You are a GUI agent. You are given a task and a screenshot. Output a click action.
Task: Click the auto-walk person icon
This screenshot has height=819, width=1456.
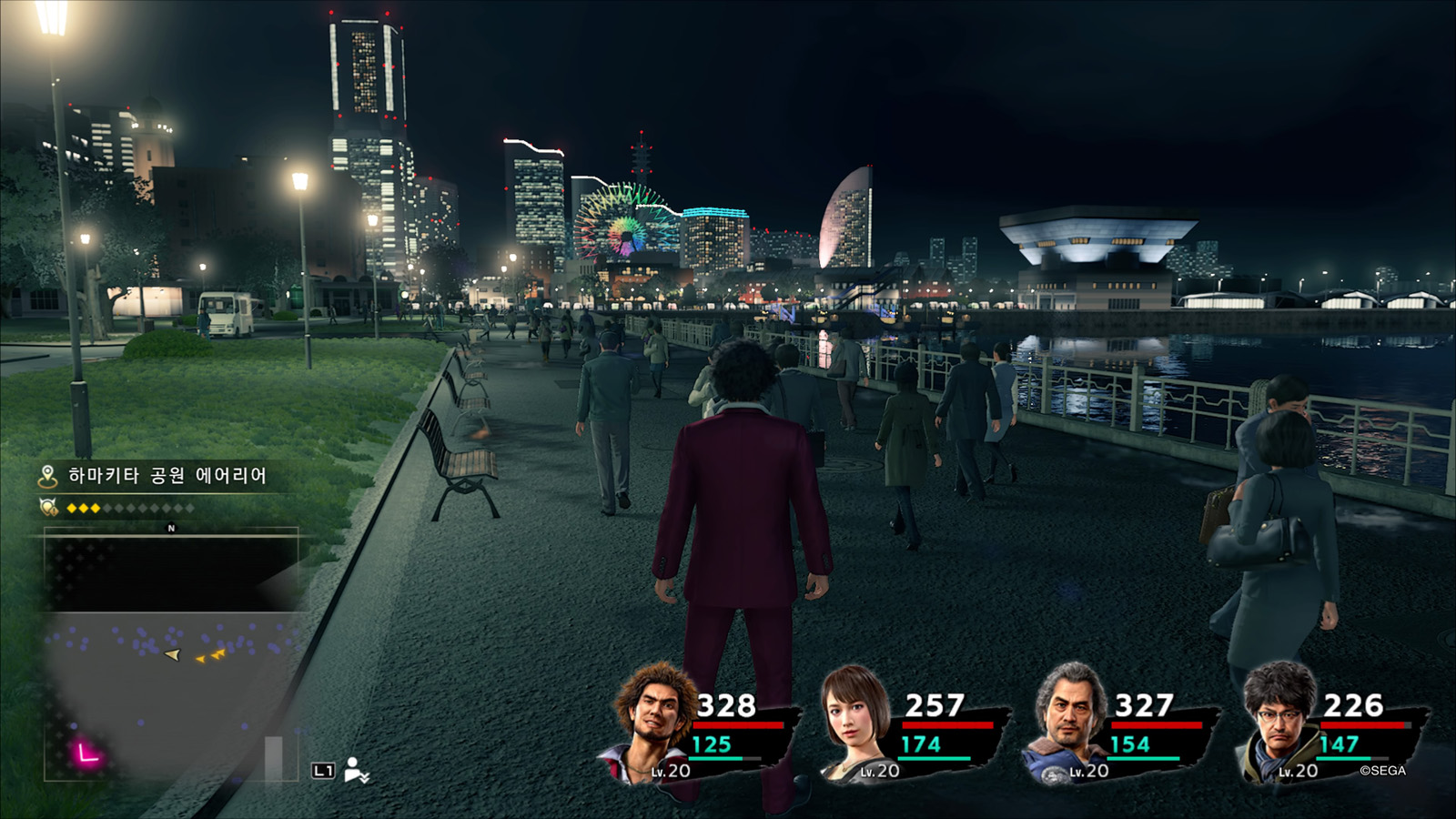coord(356,771)
